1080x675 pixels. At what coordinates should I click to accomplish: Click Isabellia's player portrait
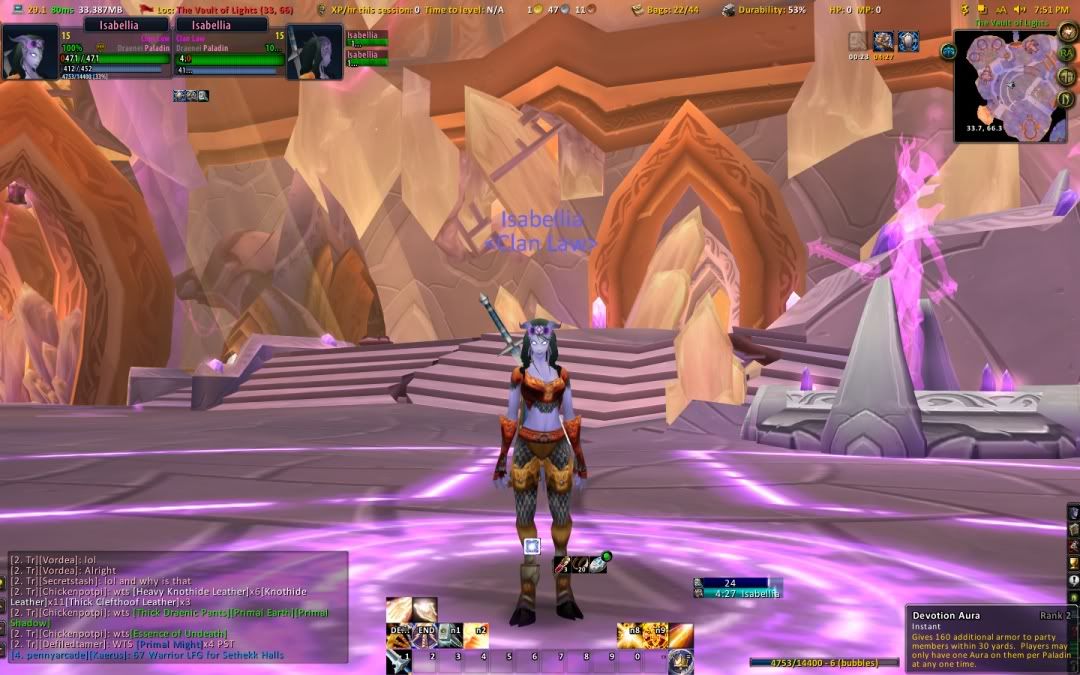pos(30,52)
